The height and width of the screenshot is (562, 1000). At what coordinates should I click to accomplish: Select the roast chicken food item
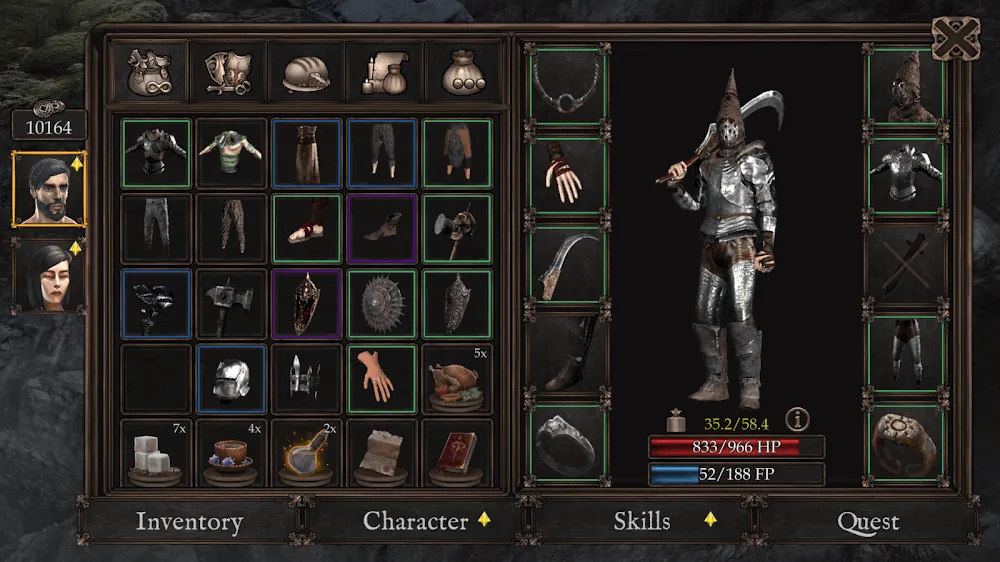coord(456,380)
